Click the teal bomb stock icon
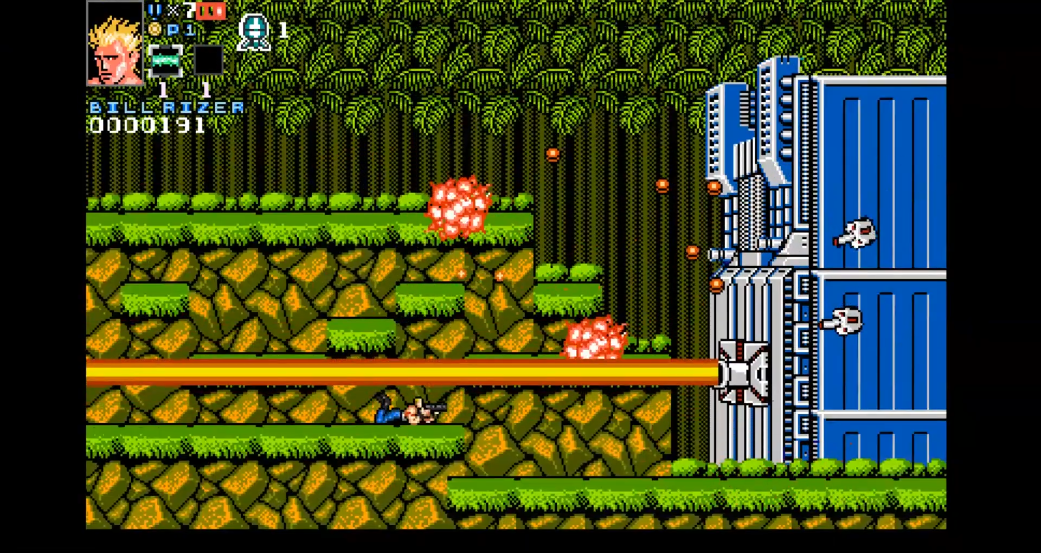Screen dimensions: 1041x553 [x=254, y=31]
